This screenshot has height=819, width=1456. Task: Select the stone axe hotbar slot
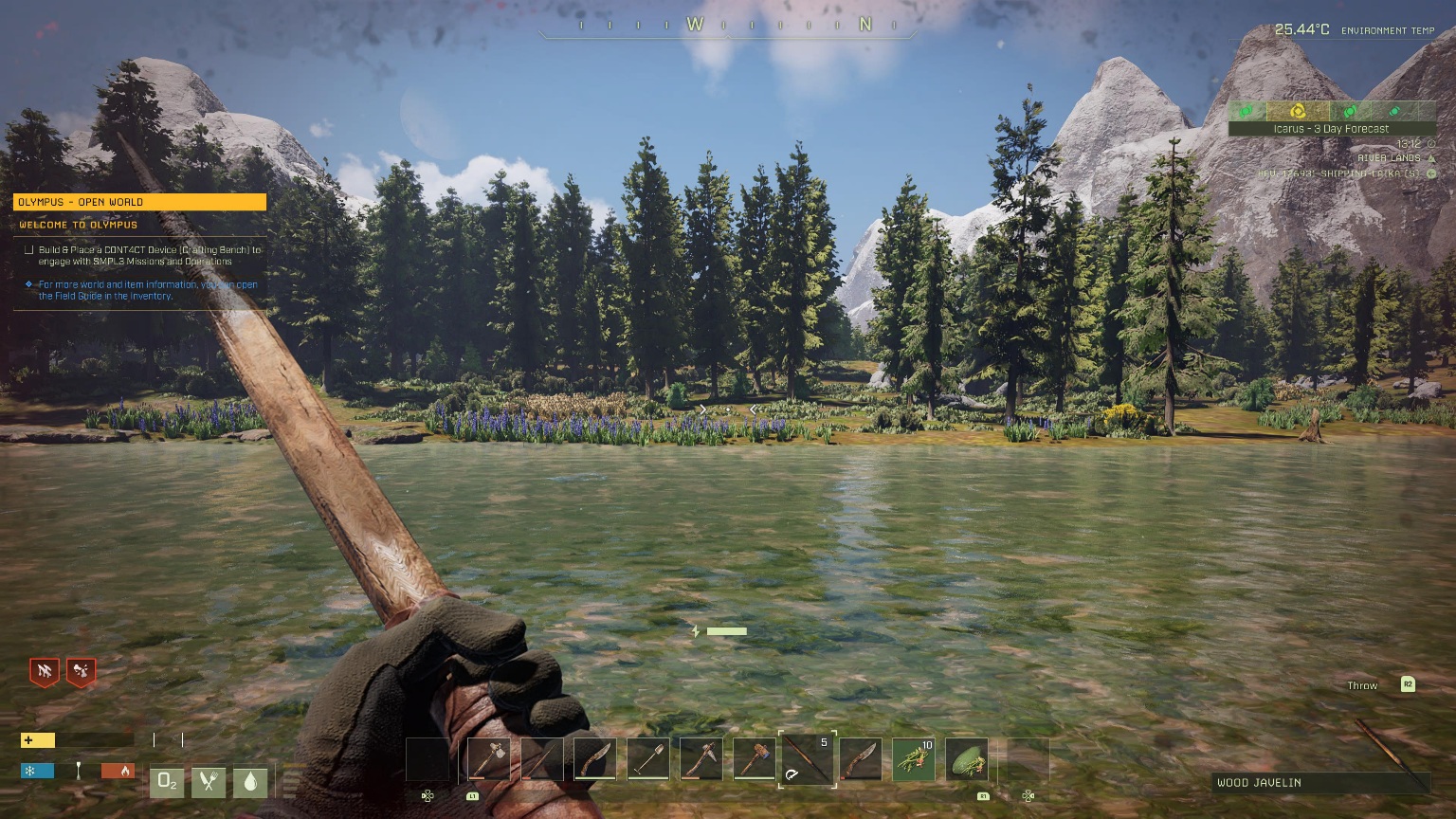click(488, 759)
